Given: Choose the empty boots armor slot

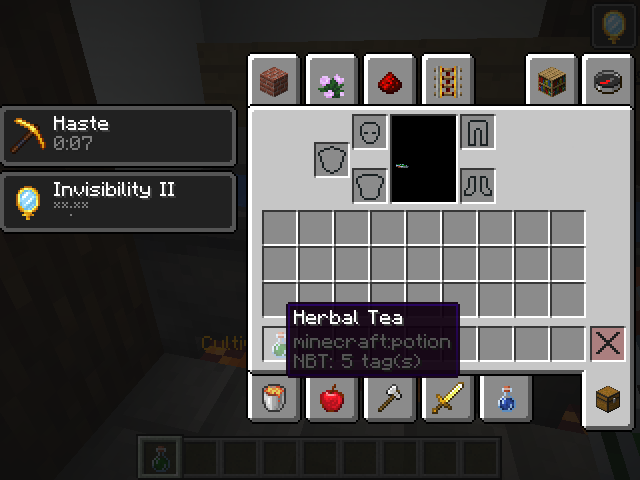Looking at the screenshot, I should (478, 186).
